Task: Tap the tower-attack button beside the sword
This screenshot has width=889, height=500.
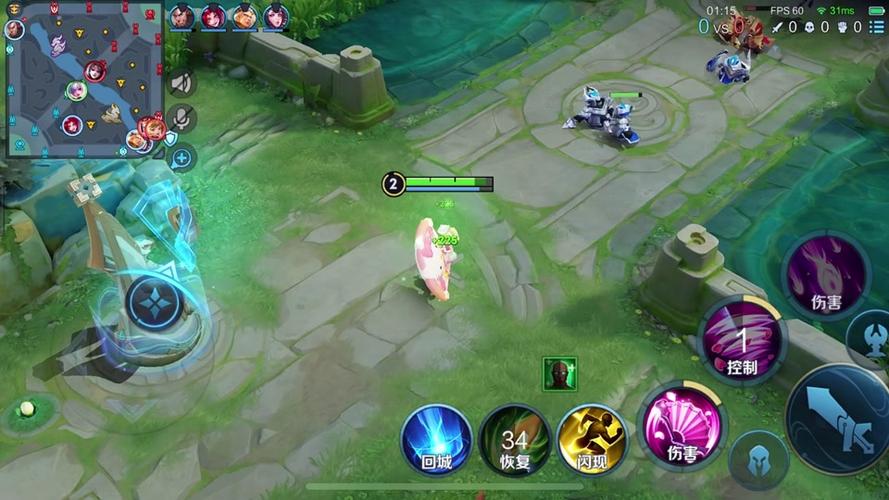Action: [x=868, y=338]
